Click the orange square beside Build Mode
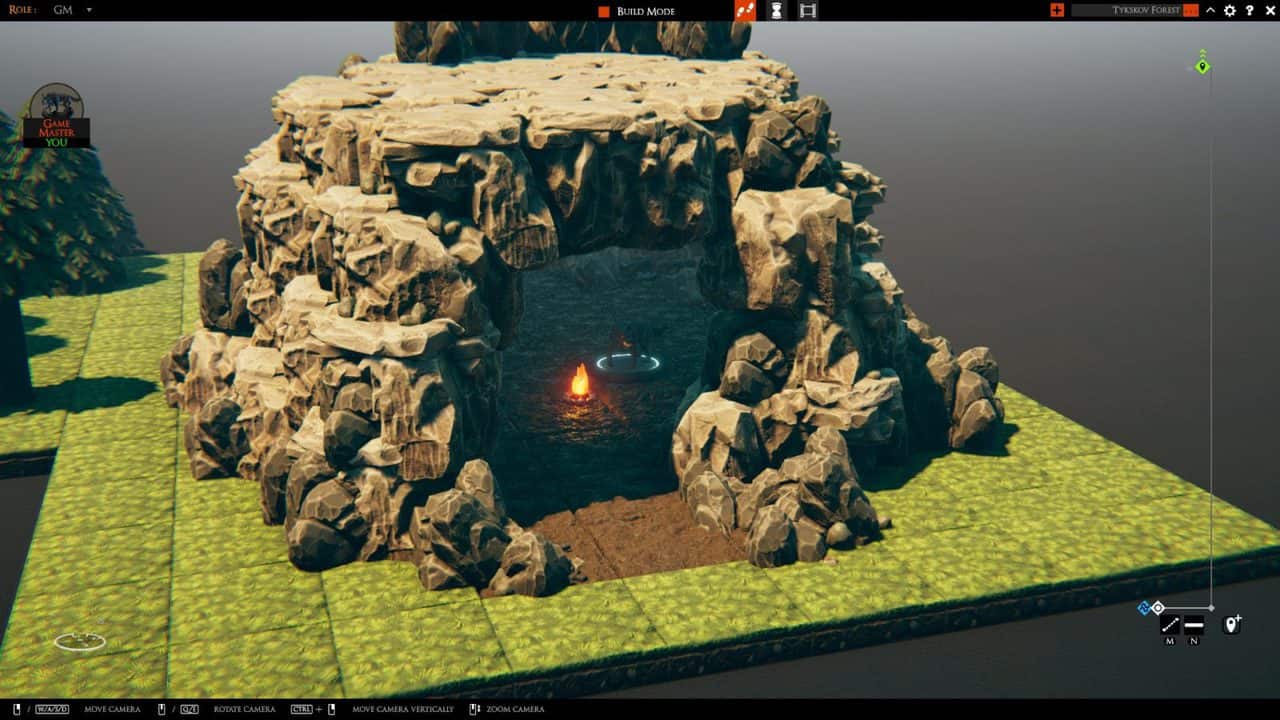Image resolution: width=1280 pixels, height=720 pixels. coord(603,11)
